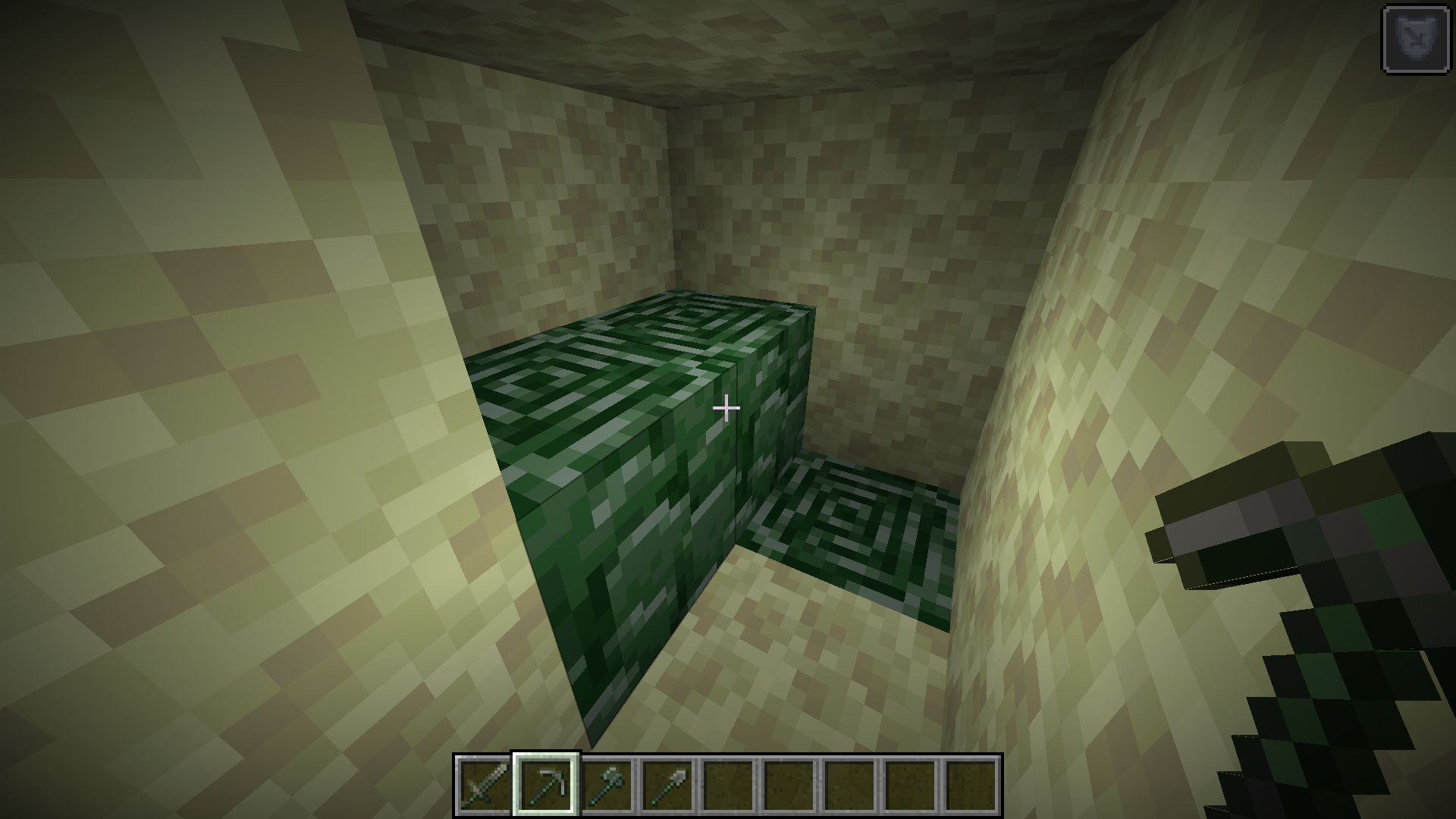The width and height of the screenshot is (1456, 819).
Task: Click the crosshair at screen center
Action: coord(727,408)
